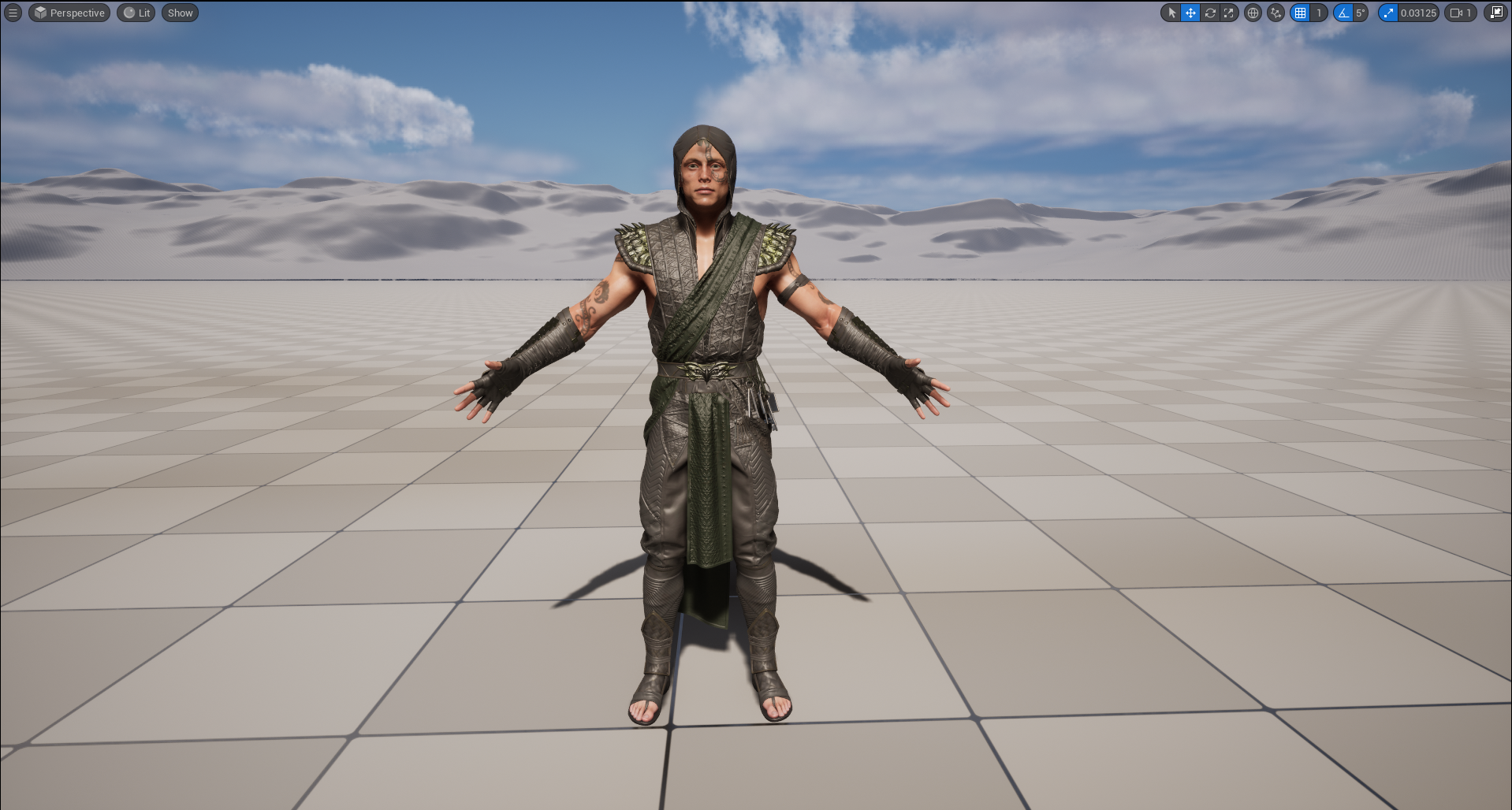Viewport: 1512px width, 810px height.
Task: Toggle scale snapping
Action: 1390,13
